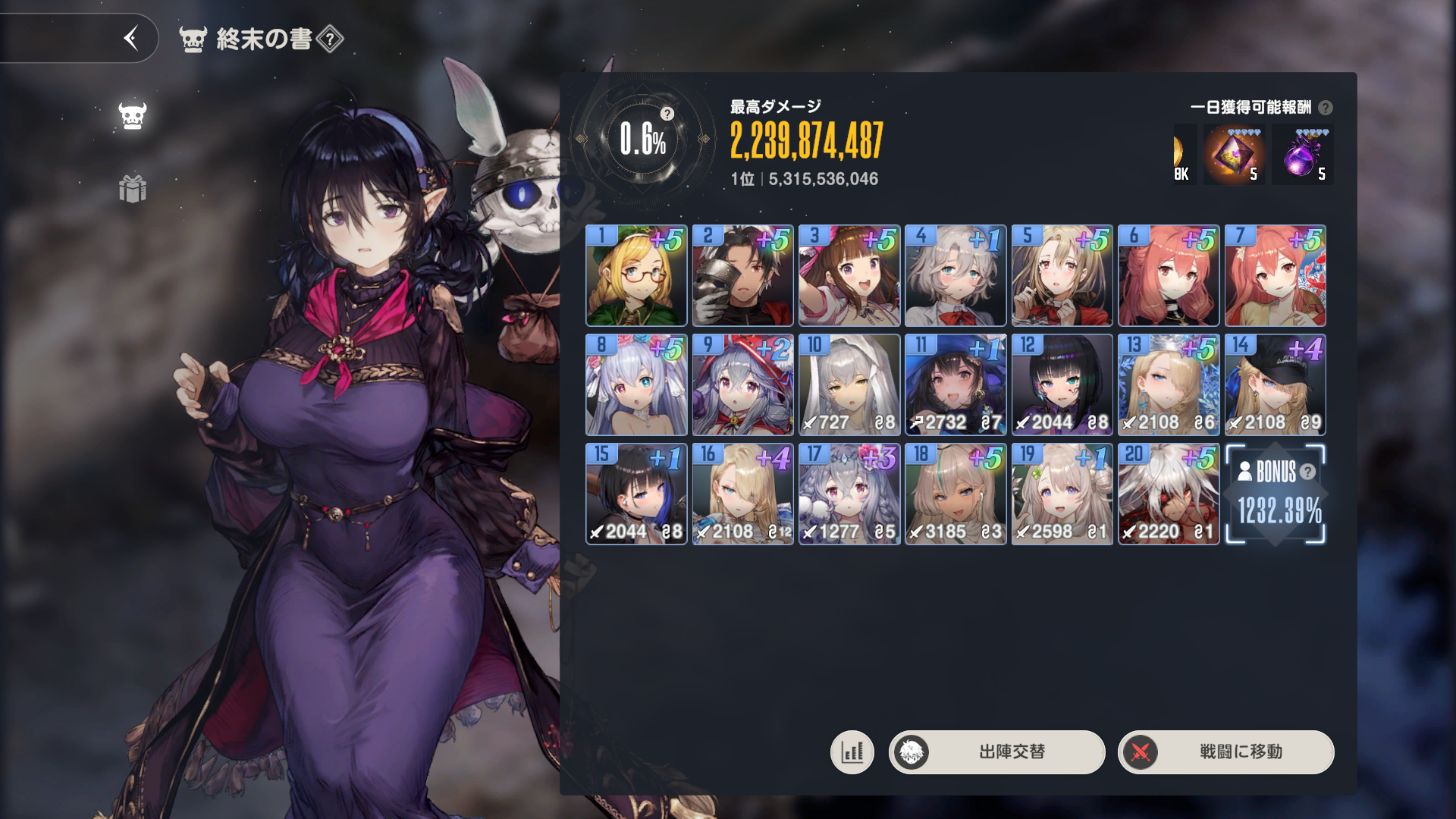Screen dimensions: 1456x819
Task: View the purple orb reward item
Action: (1302, 155)
